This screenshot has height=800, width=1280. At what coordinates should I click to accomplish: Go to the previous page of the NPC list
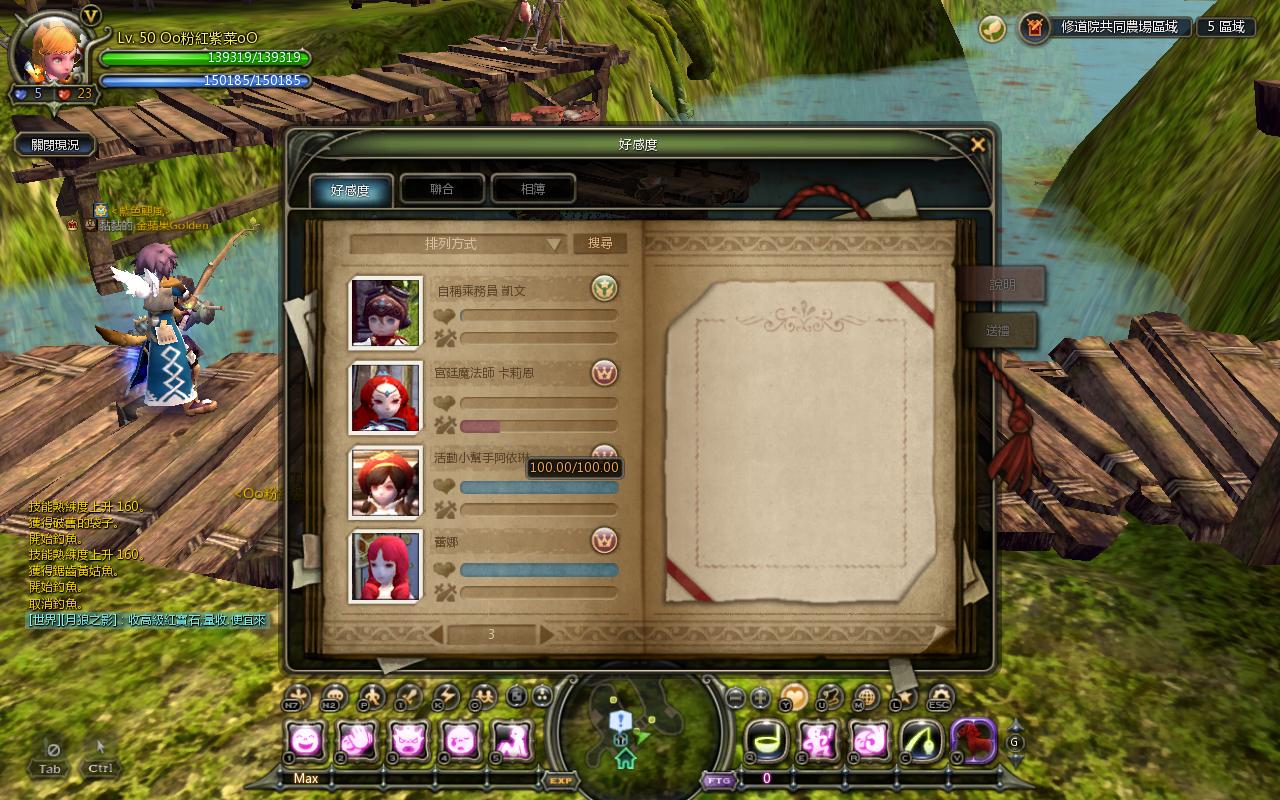[436, 635]
